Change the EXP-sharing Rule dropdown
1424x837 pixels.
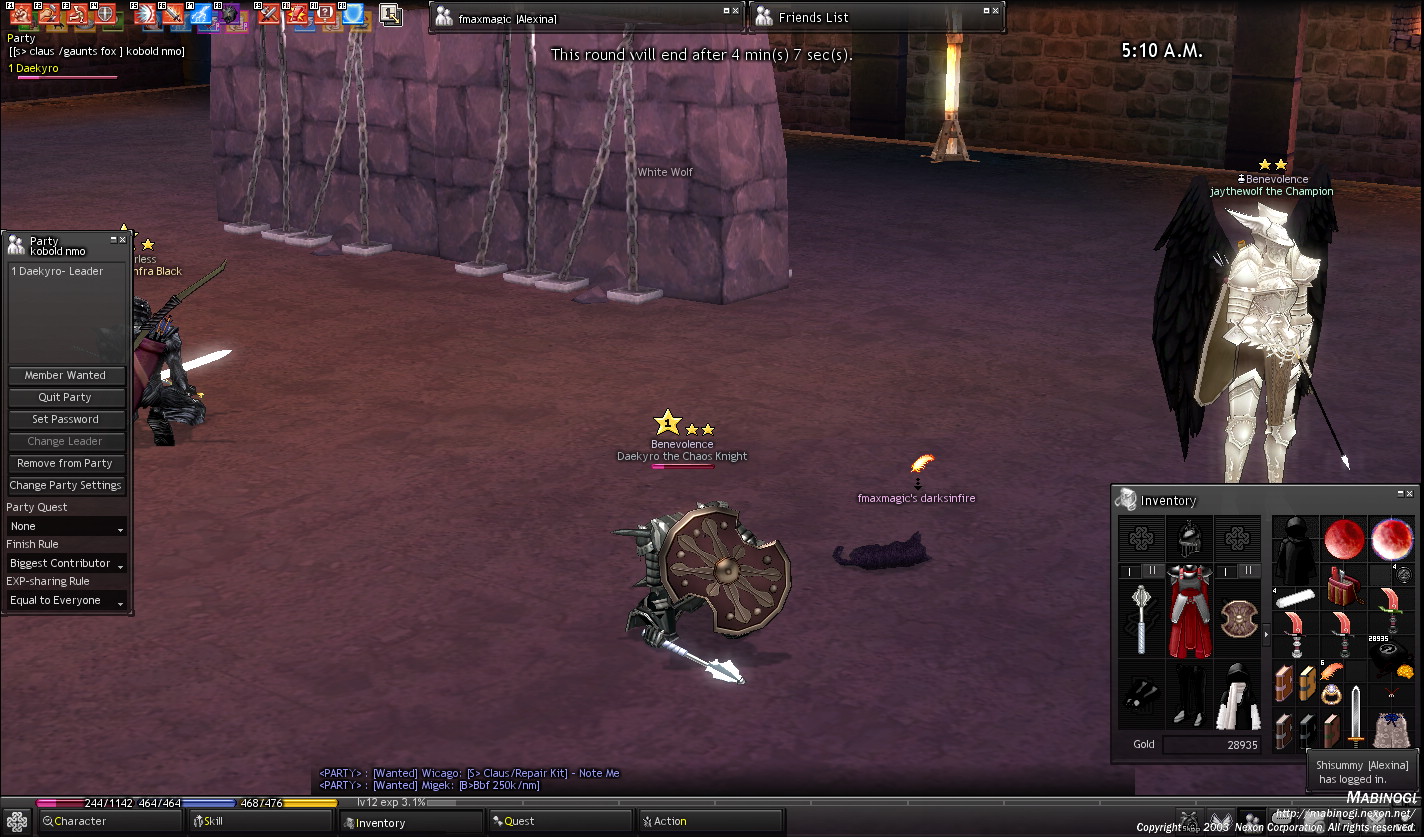[x=66, y=601]
